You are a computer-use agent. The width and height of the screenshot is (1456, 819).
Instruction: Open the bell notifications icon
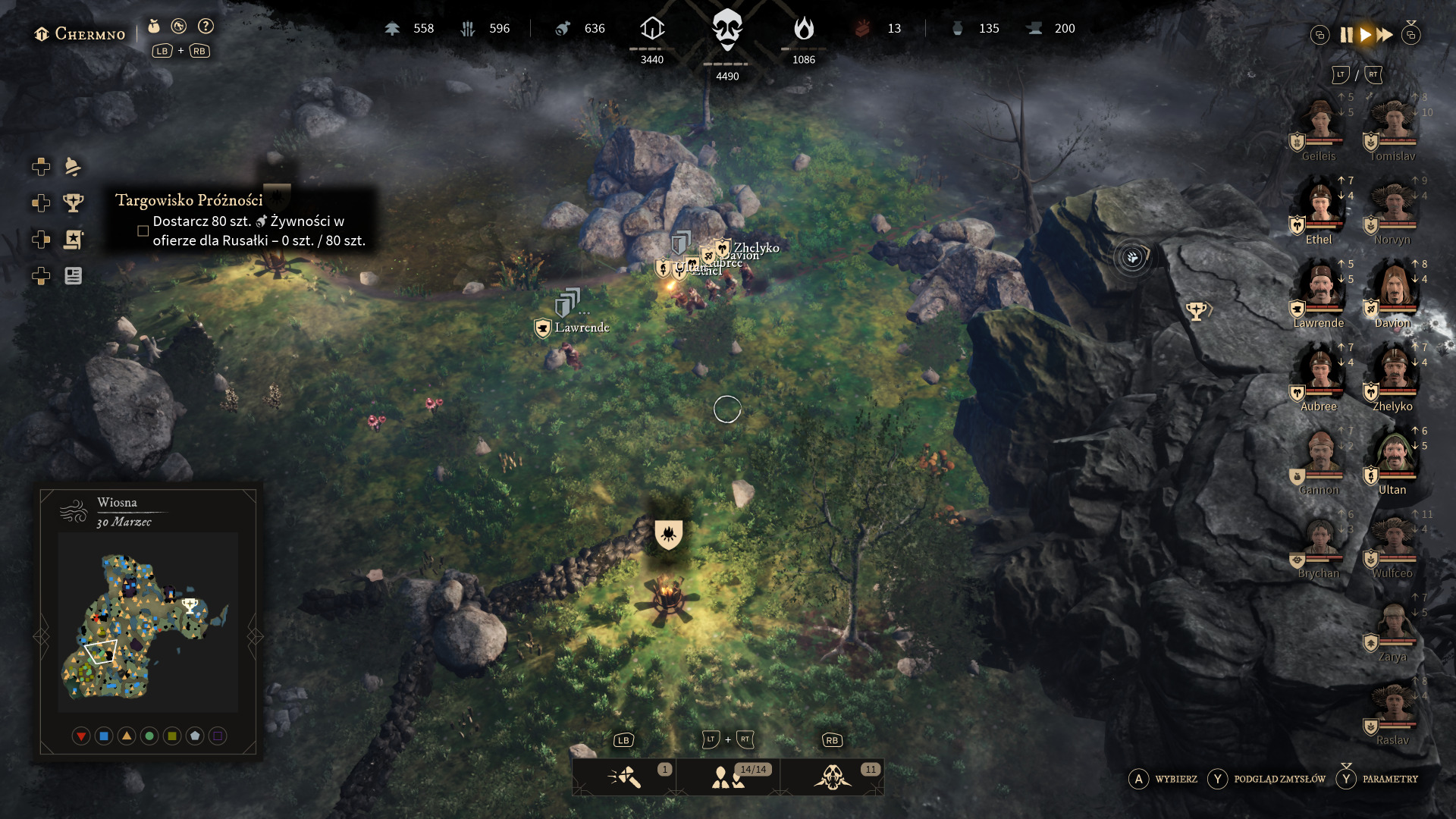pos(73,166)
